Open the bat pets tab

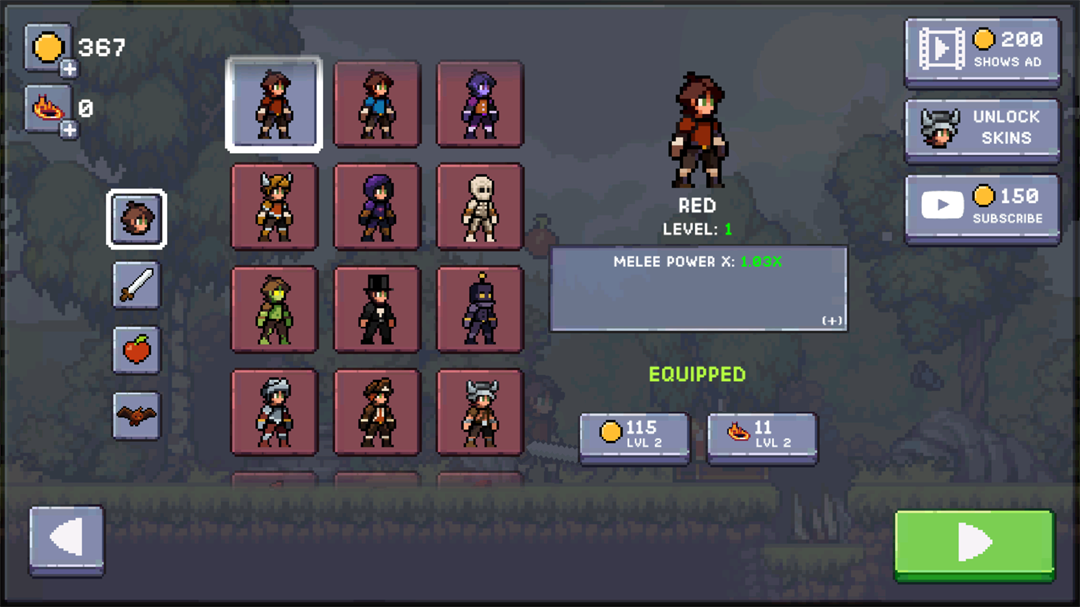137,414
